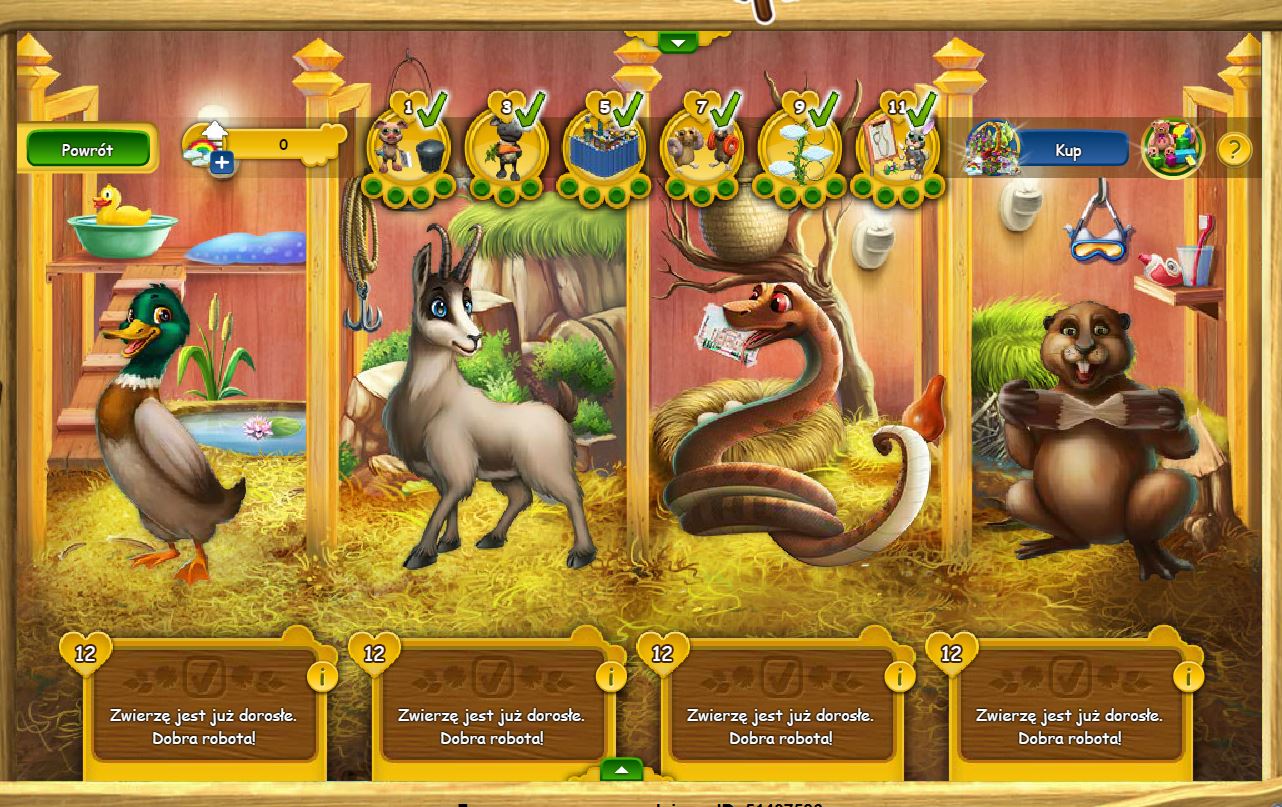Collapse the top panel with the green arrow
Viewport: 1282px width, 807px height.
pos(678,42)
